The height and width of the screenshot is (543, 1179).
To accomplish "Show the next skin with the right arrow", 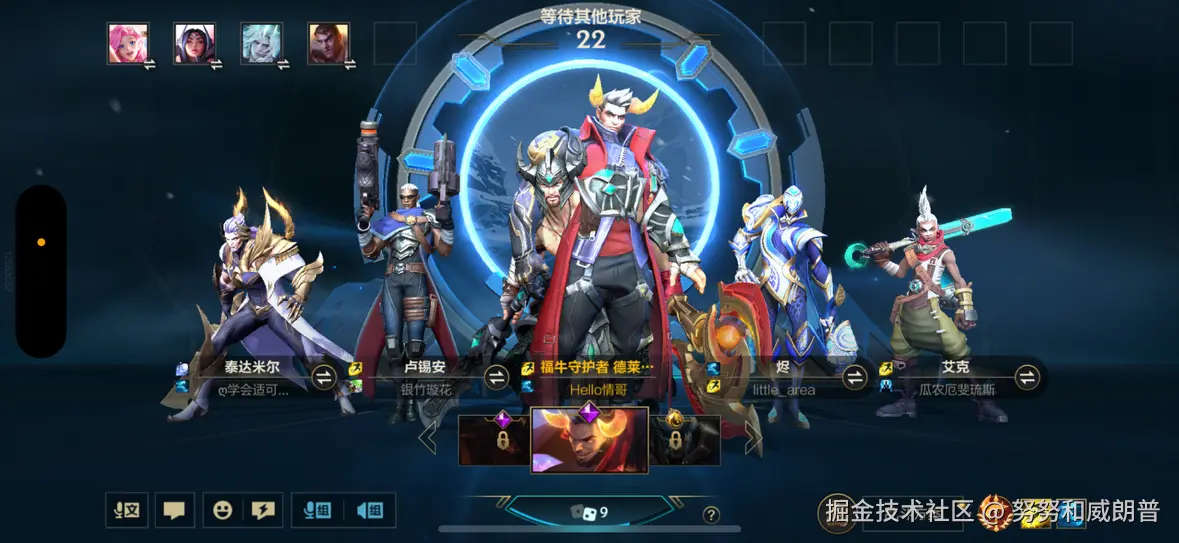I will point(752,438).
